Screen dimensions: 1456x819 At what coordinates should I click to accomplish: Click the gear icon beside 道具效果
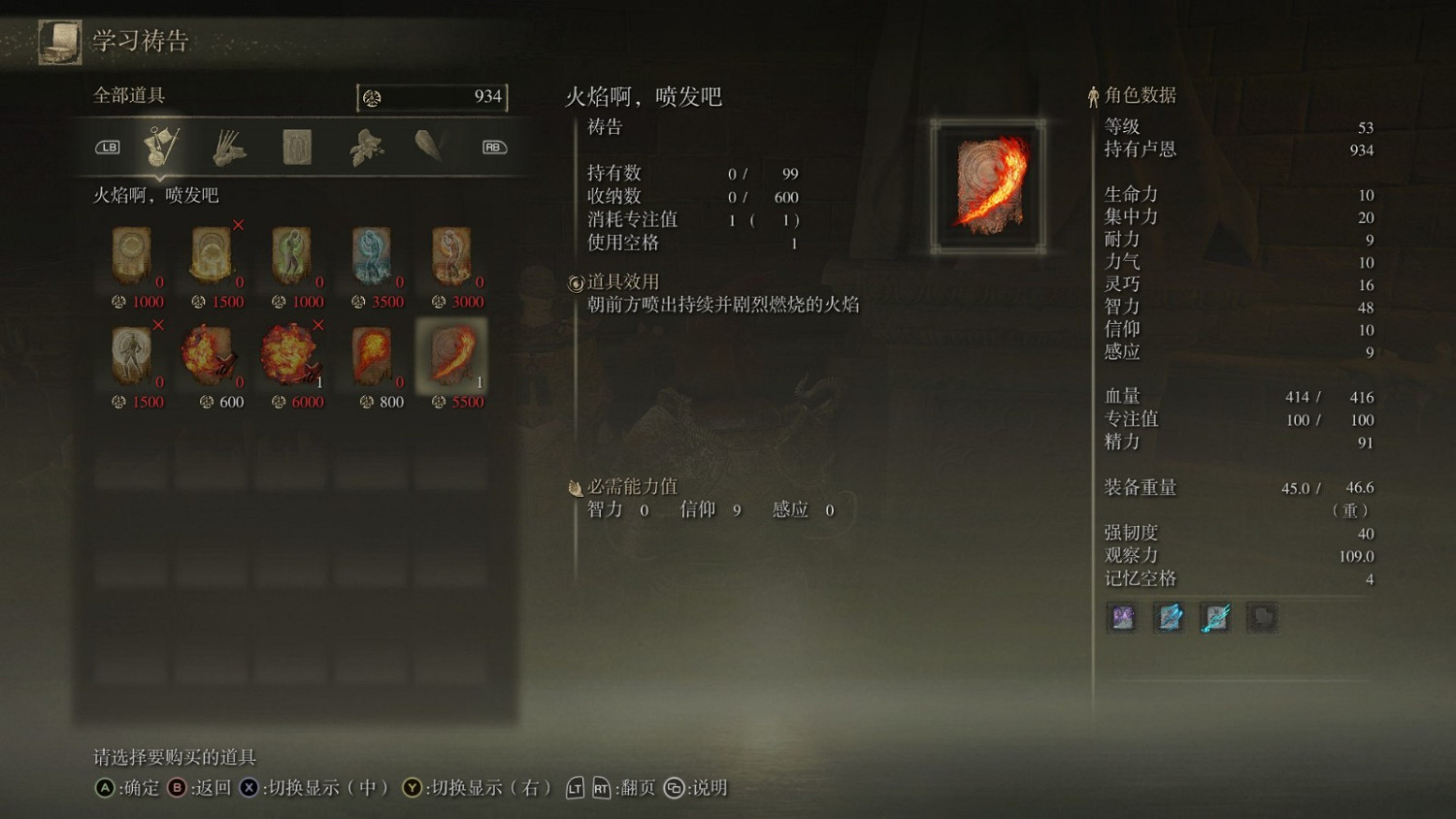click(576, 281)
